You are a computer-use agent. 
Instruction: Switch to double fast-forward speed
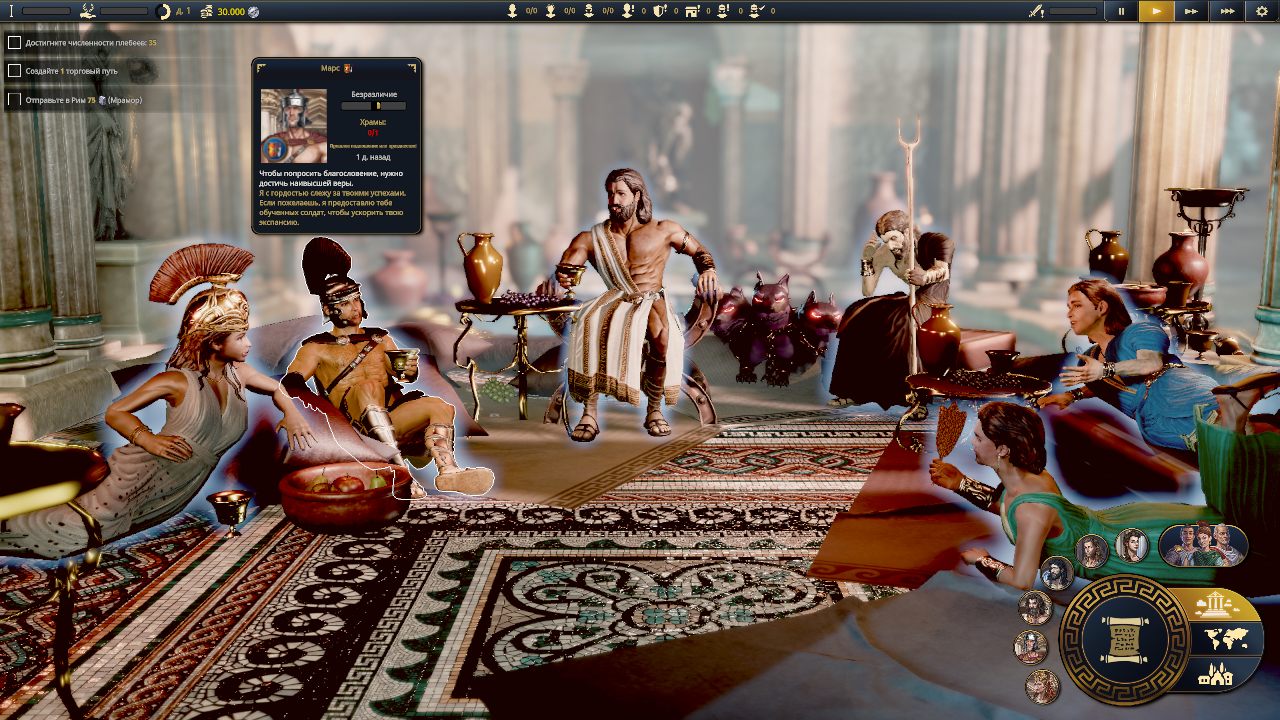point(1191,11)
